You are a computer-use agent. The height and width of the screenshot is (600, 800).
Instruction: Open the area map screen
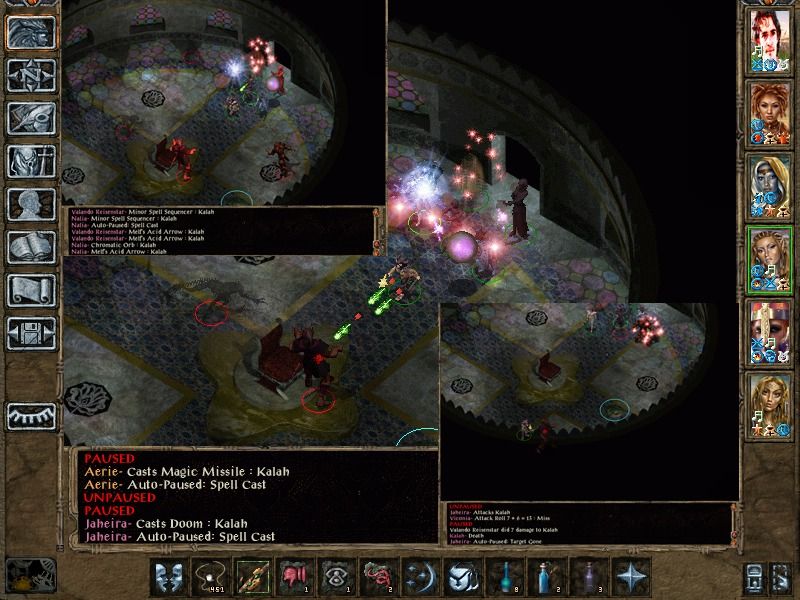[x=31, y=75]
